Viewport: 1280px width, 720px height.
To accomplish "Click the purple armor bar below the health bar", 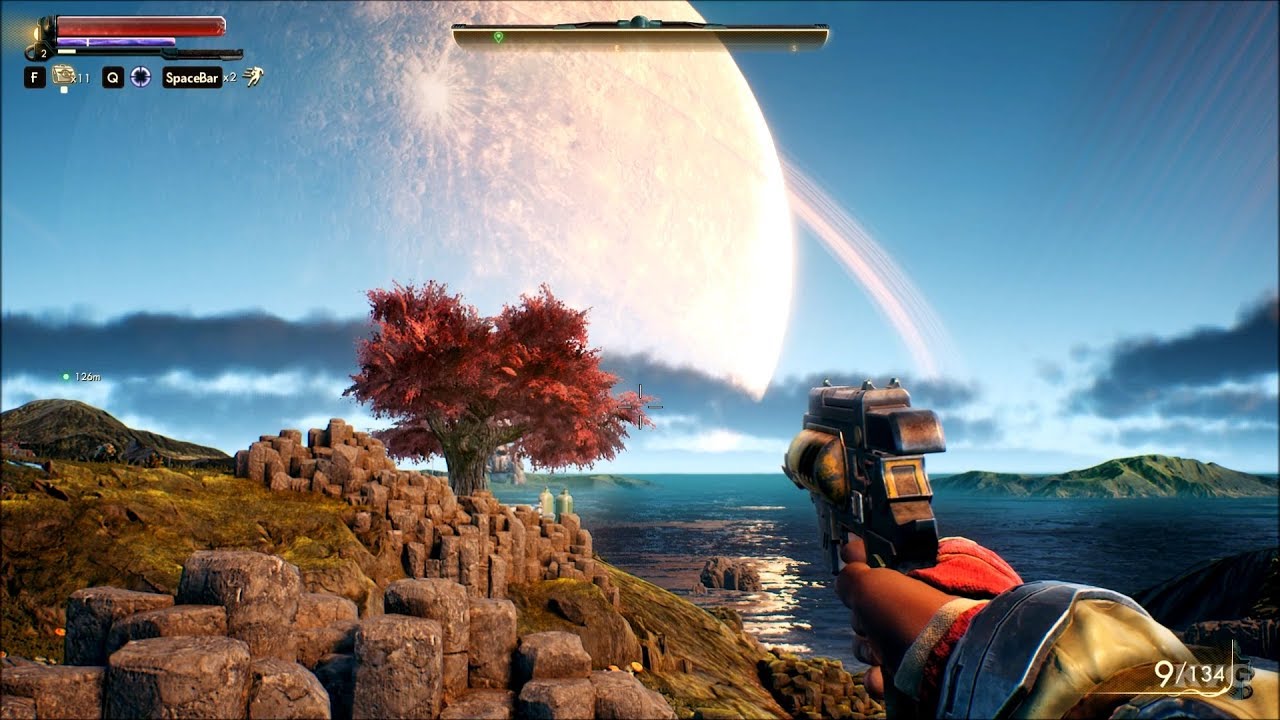I will (117, 40).
